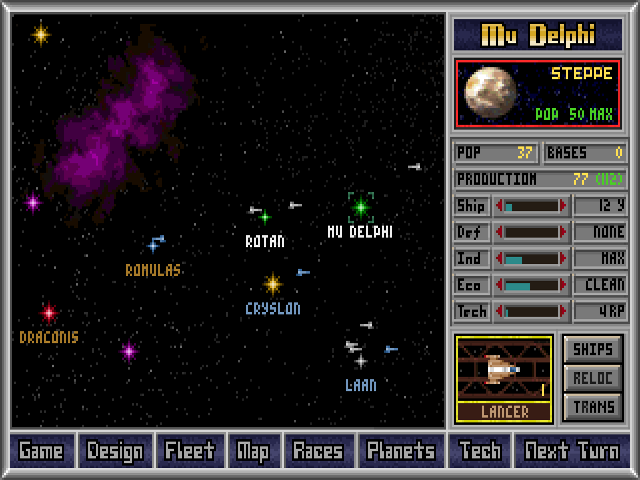Viewport: 640px width, 480px height.
Task: Open the Planets list
Action: coord(400,451)
